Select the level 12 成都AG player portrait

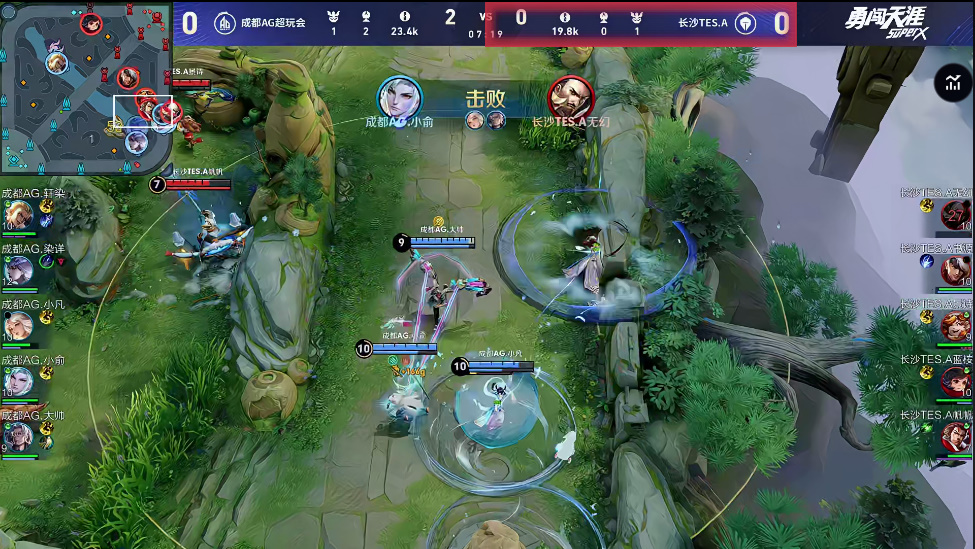click(18, 269)
